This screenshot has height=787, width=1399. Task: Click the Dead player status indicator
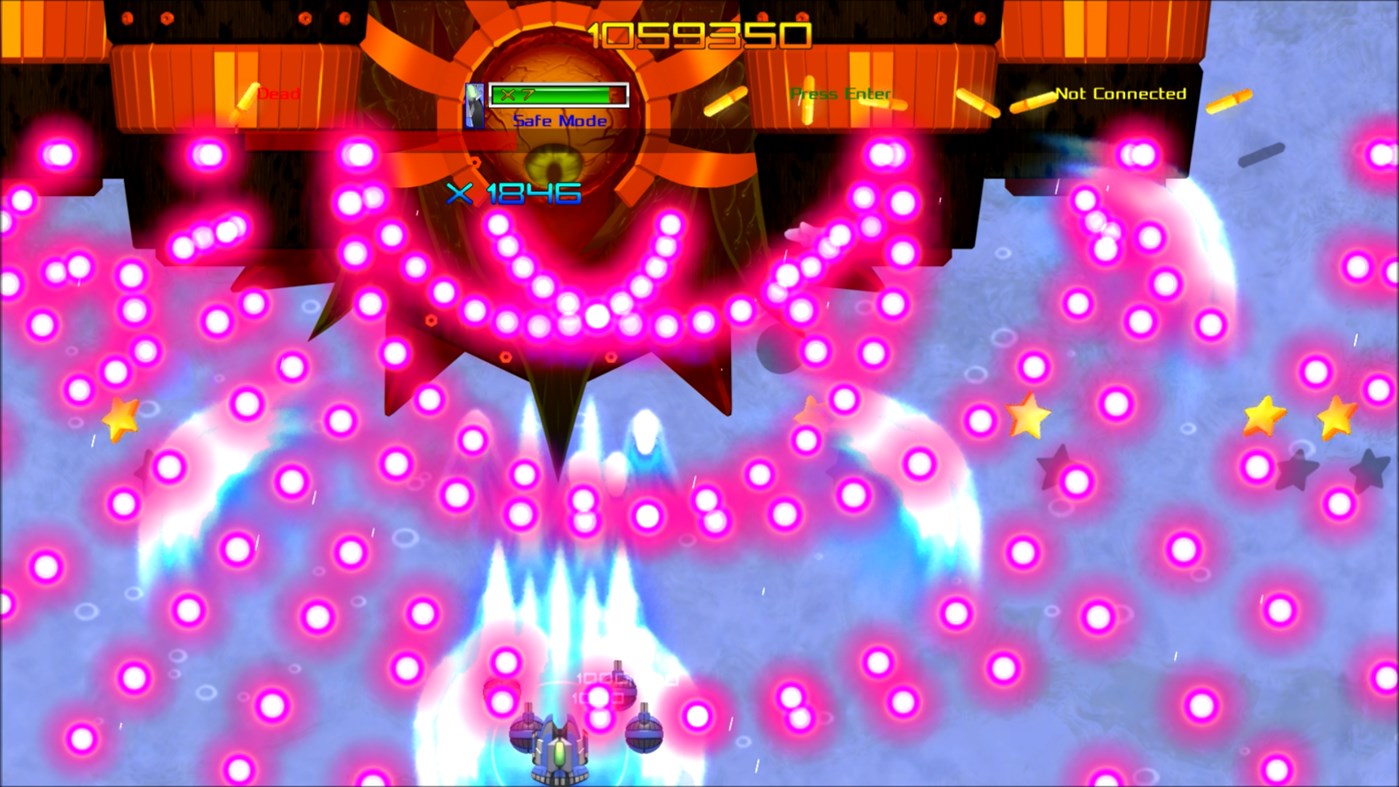pos(277,94)
